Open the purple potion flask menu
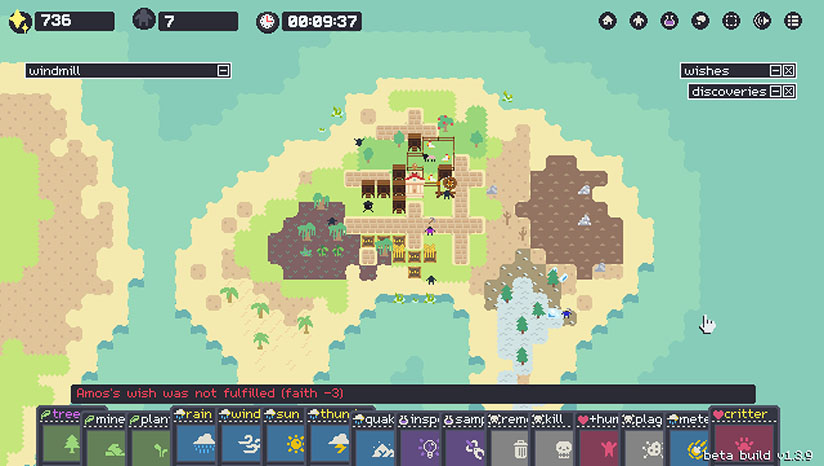The width and height of the screenshot is (824, 466). pyautogui.click(x=669, y=20)
